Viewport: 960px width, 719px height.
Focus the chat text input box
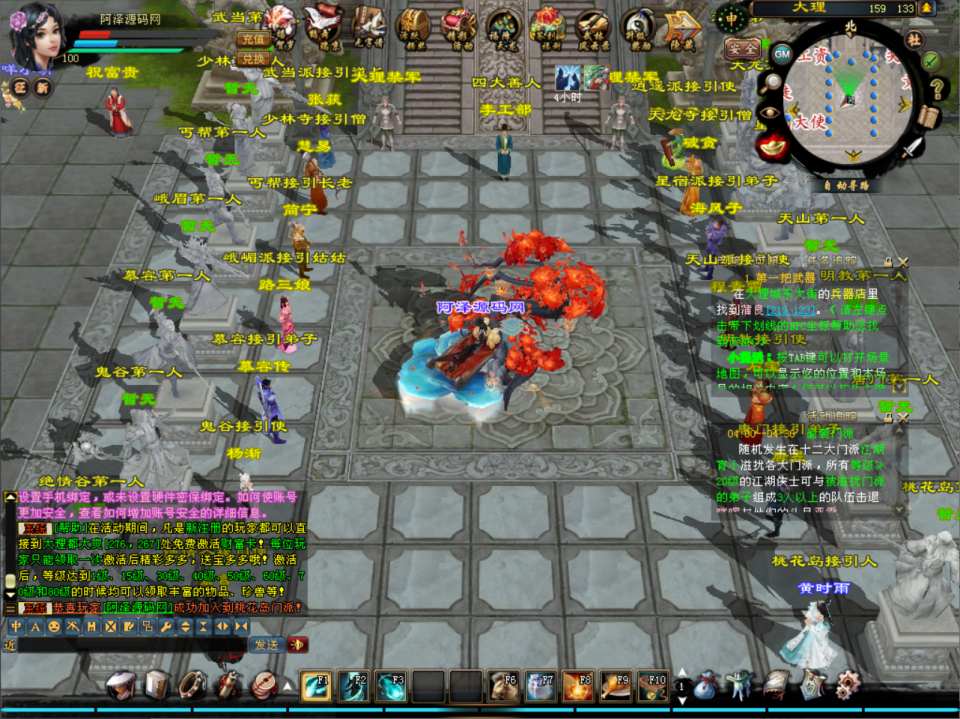130,645
